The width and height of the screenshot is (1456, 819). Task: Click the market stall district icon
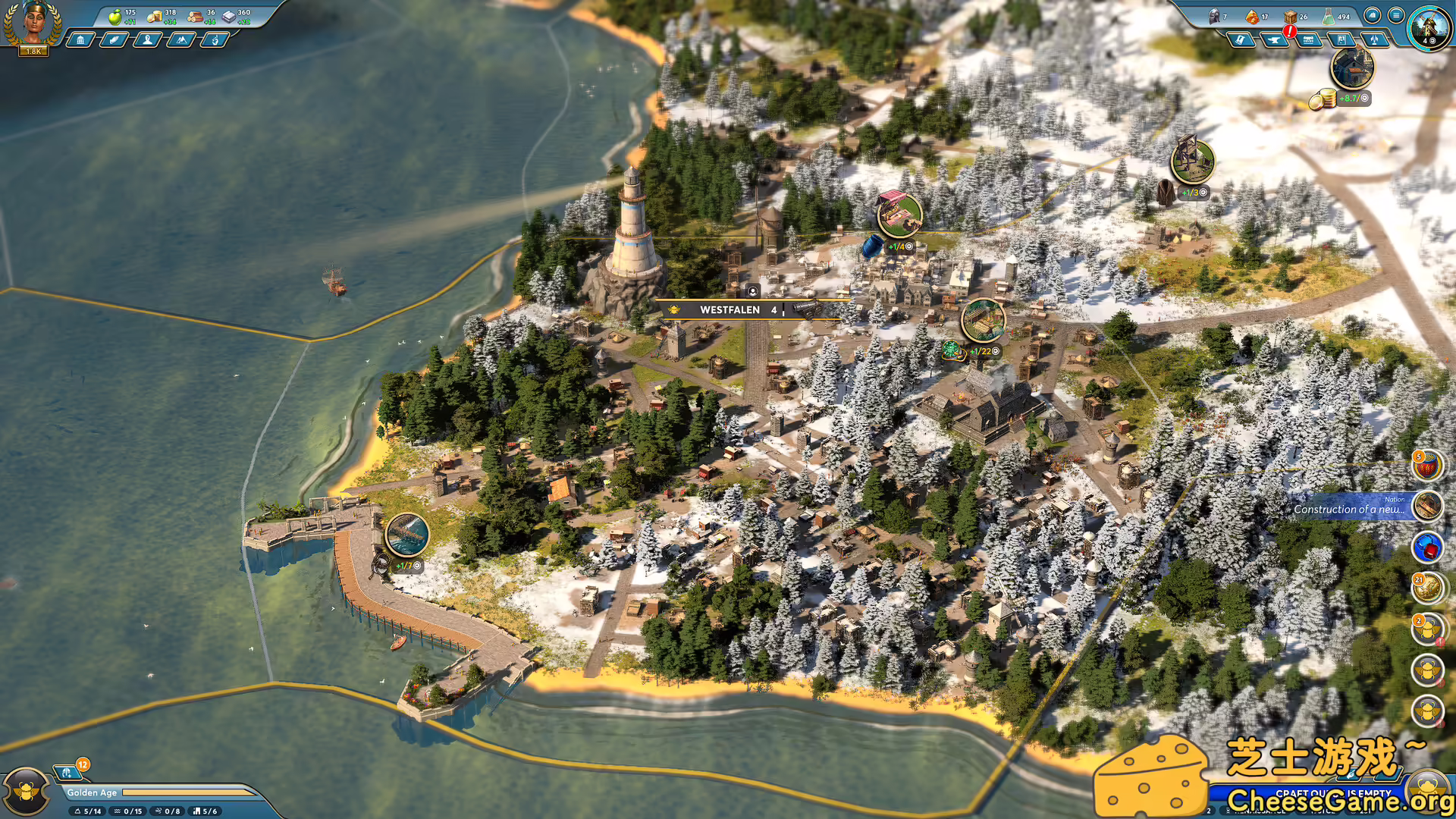pyautogui.click(x=899, y=214)
